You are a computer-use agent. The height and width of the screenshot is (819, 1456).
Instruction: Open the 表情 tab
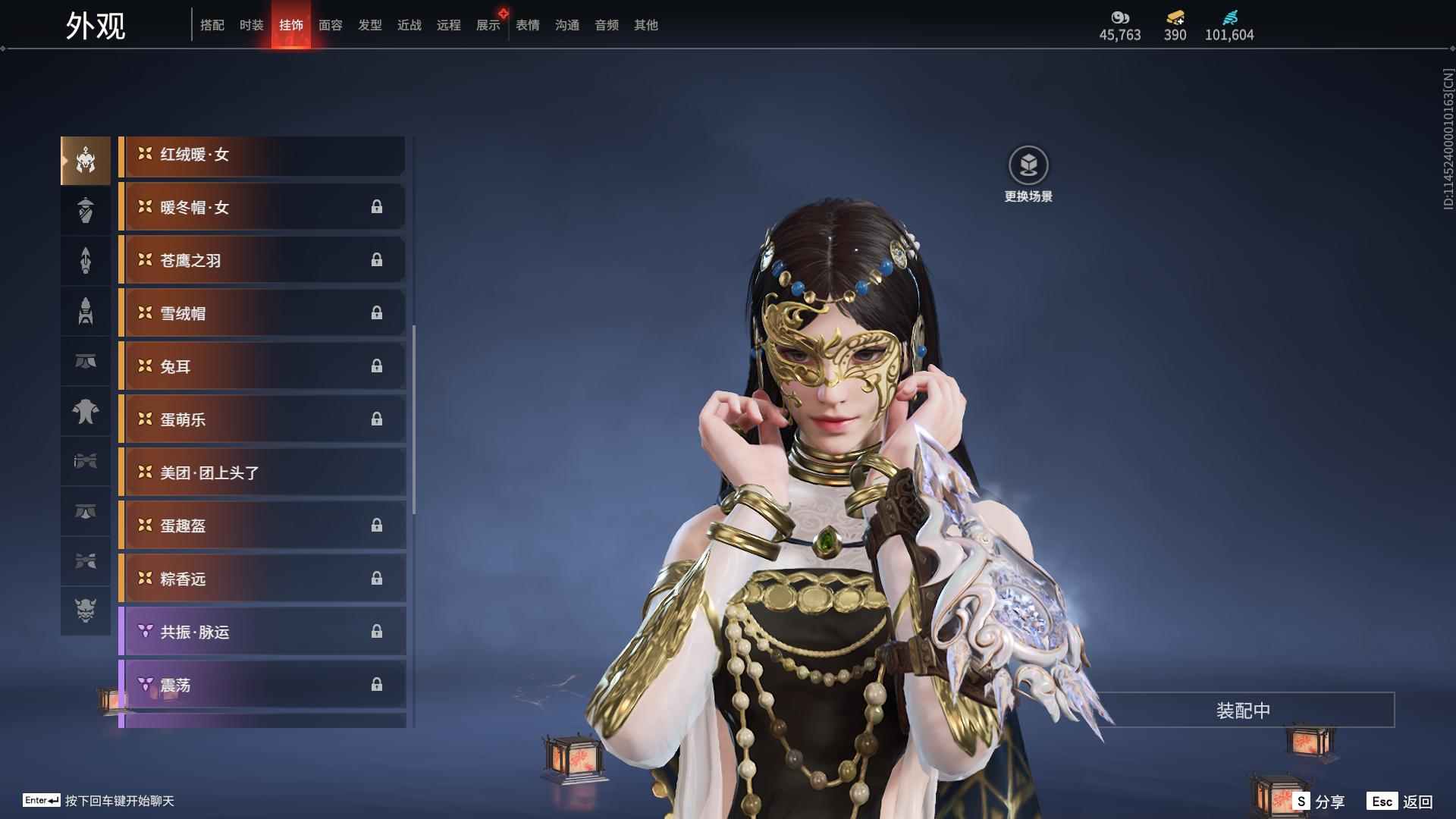(x=527, y=25)
